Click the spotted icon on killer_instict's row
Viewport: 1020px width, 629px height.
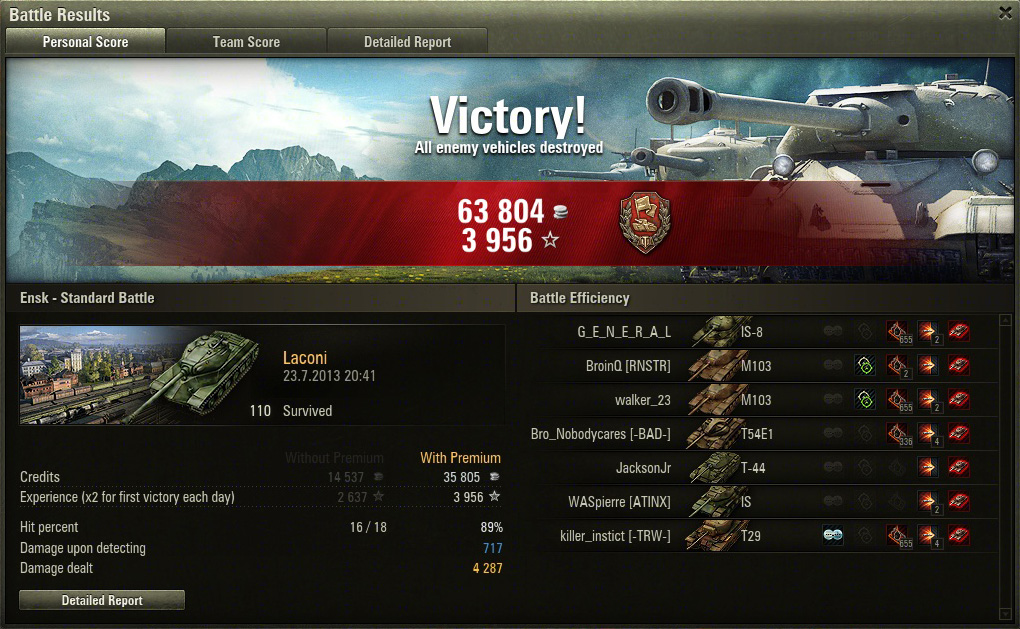click(x=833, y=536)
